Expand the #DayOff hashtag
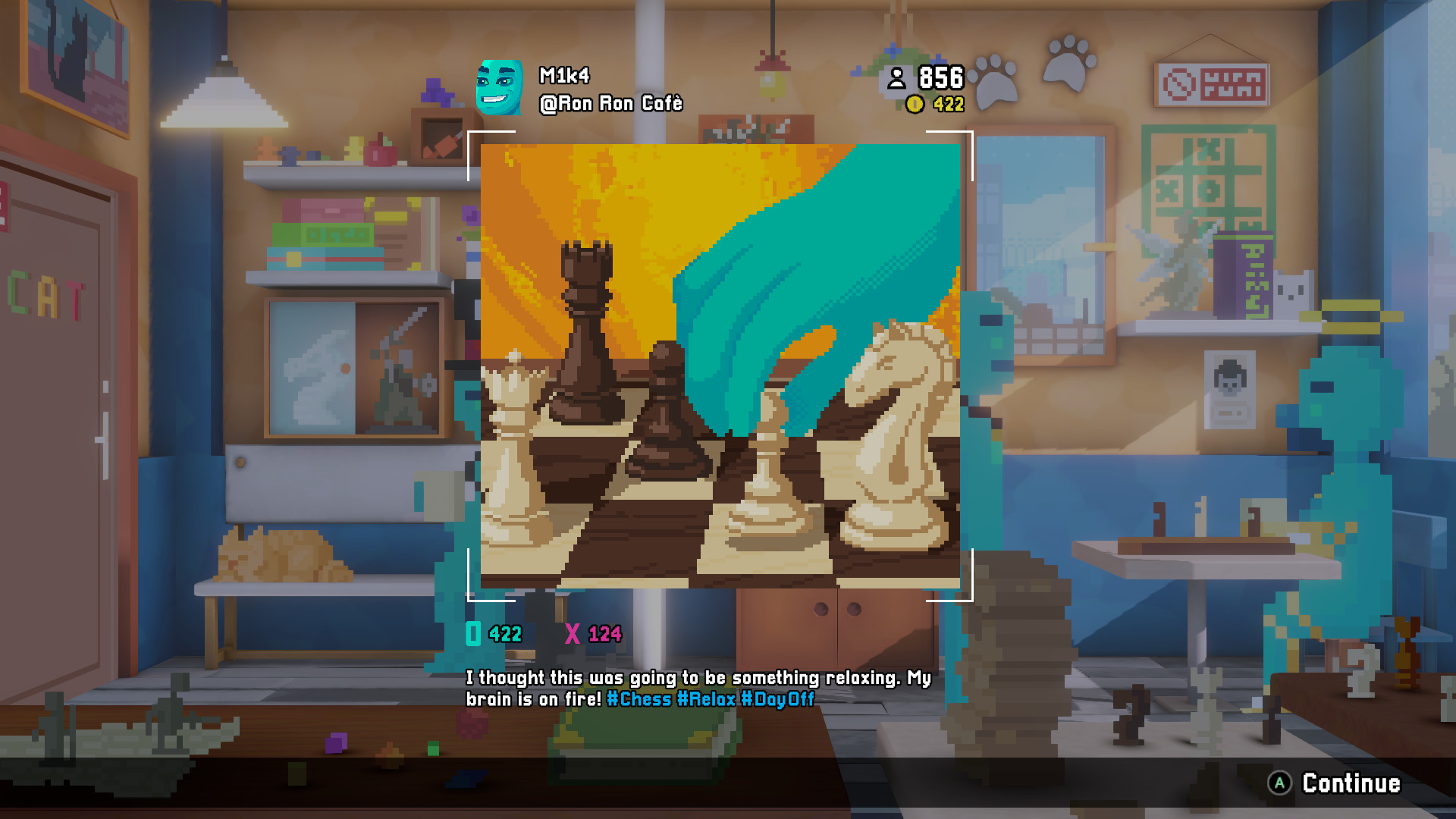This screenshot has width=1456, height=819. [777, 701]
